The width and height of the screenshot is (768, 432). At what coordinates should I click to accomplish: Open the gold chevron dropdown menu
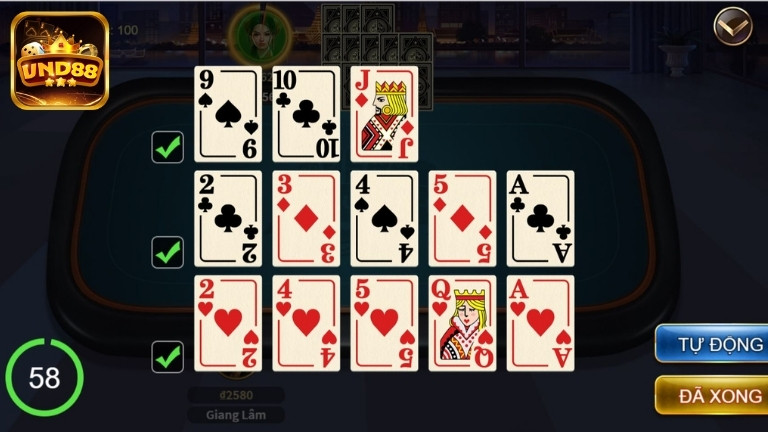733,27
